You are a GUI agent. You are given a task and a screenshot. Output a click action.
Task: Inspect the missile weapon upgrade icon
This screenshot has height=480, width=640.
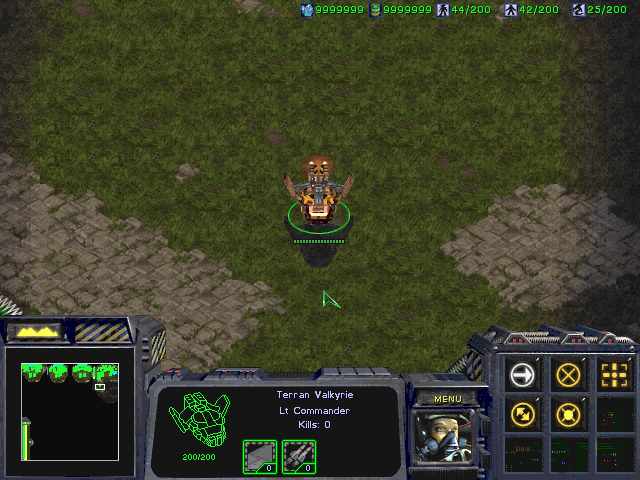click(298, 456)
